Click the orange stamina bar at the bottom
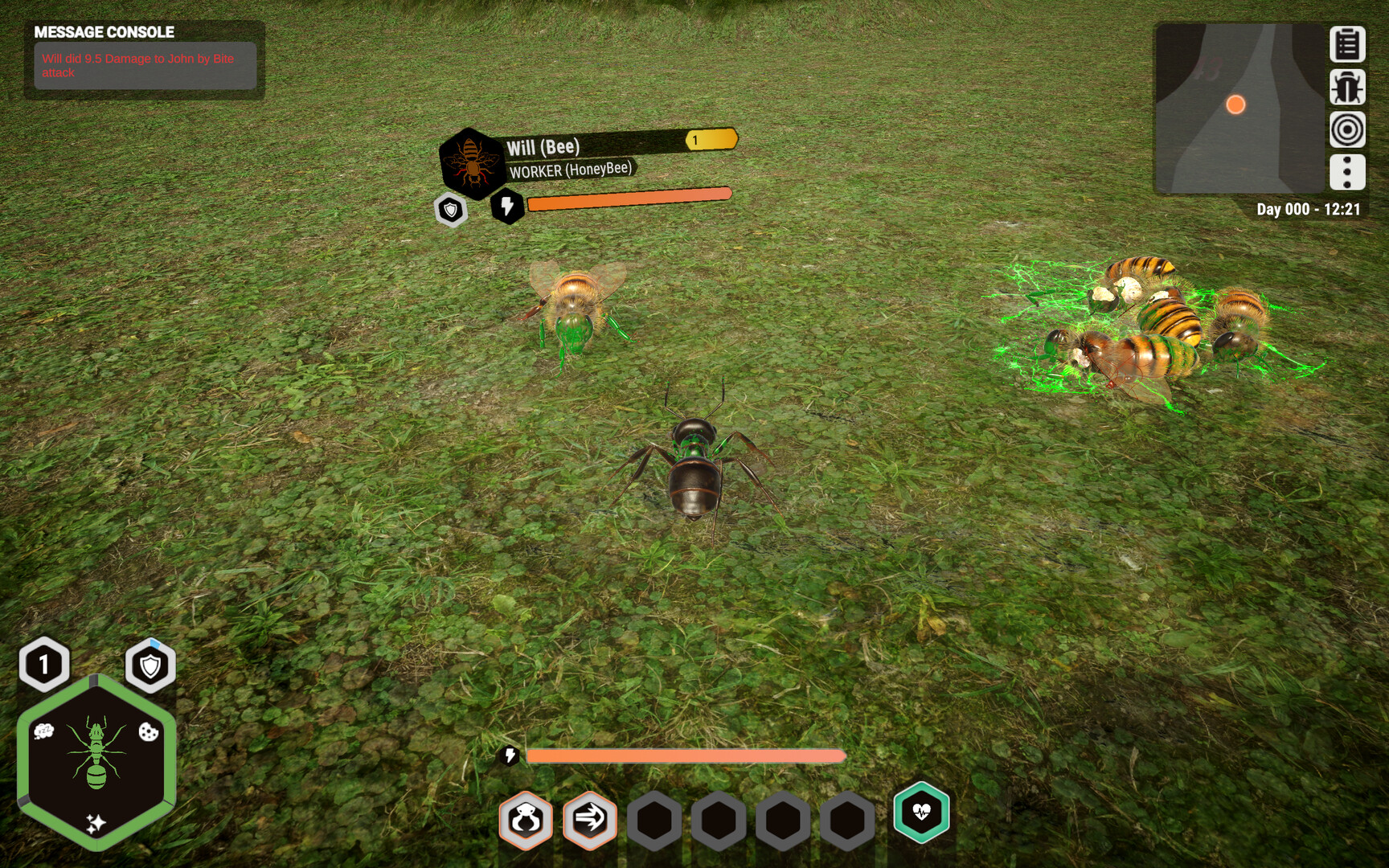 pyautogui.click(x=683, y=754)
